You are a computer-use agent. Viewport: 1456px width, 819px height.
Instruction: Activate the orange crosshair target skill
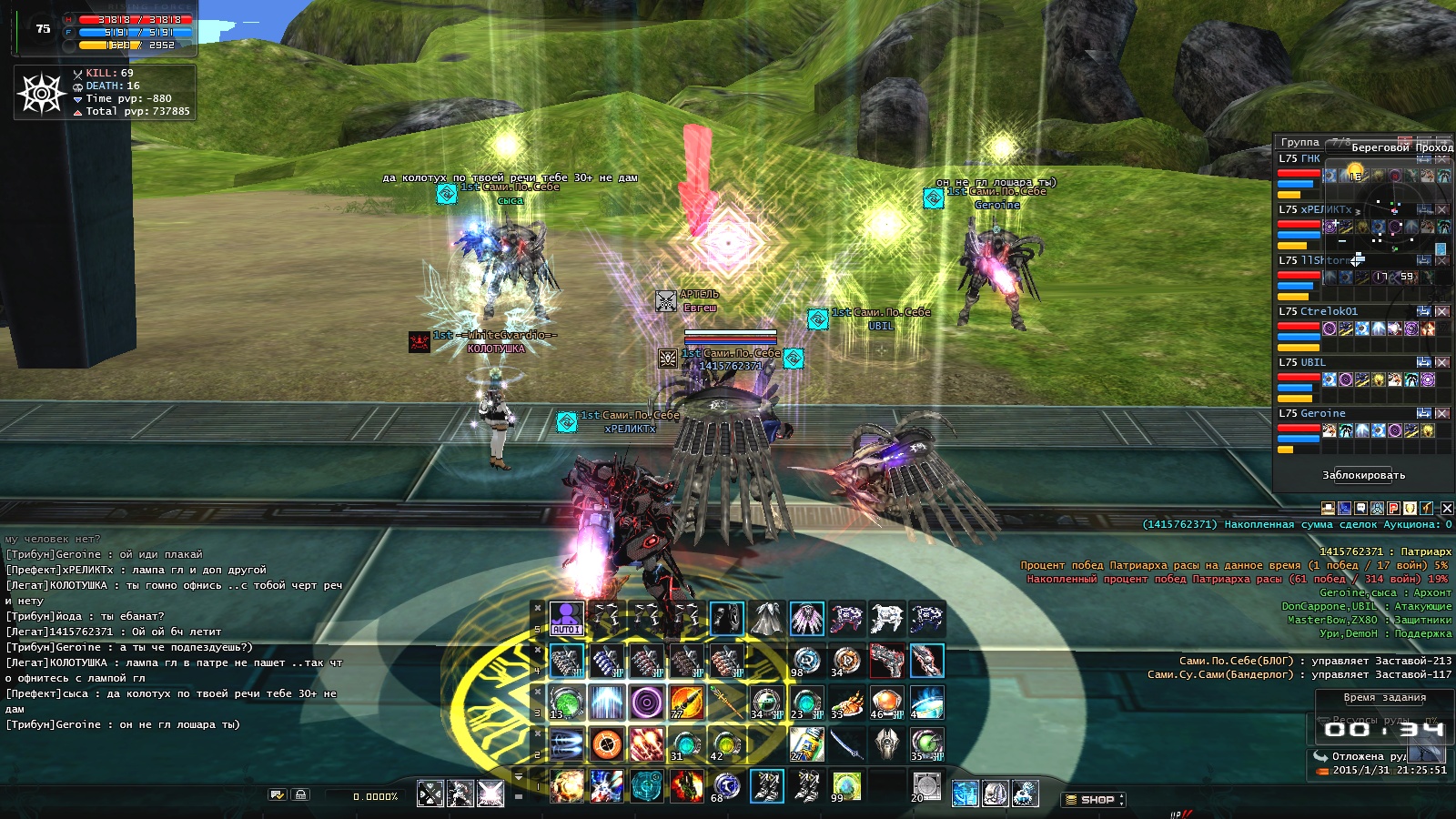606,744
